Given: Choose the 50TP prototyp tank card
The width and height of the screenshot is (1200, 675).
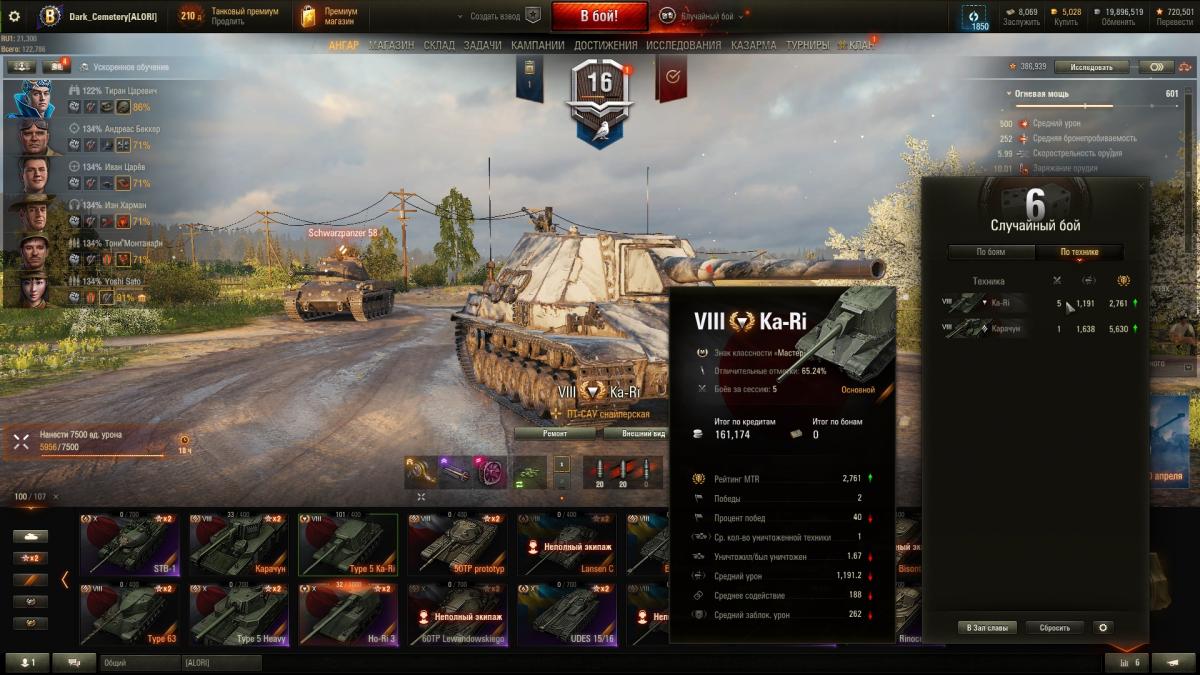Looking at the screenshot, I should point(457,545).
